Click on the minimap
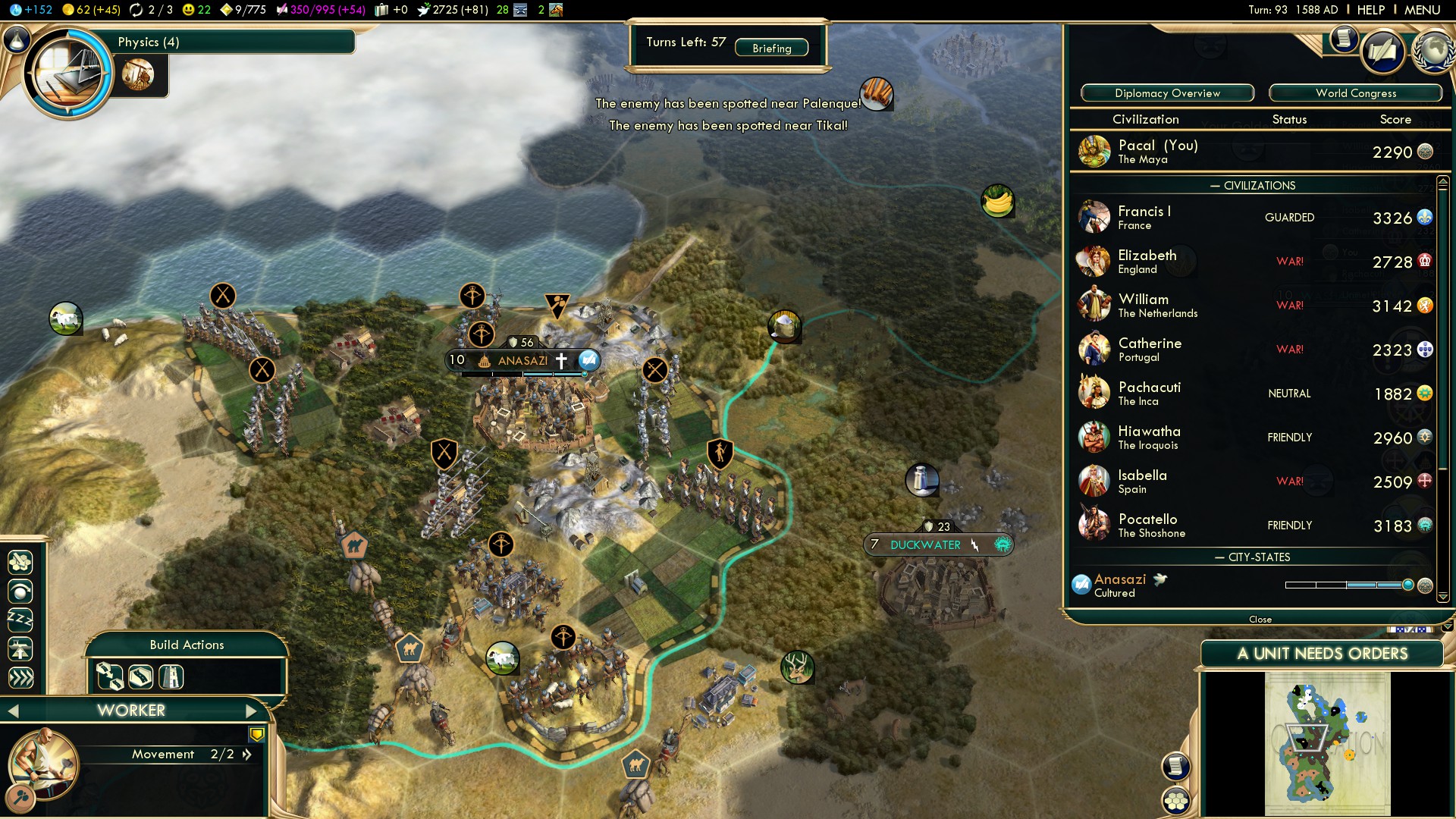1456x819 pixels. click(1327, 743)
